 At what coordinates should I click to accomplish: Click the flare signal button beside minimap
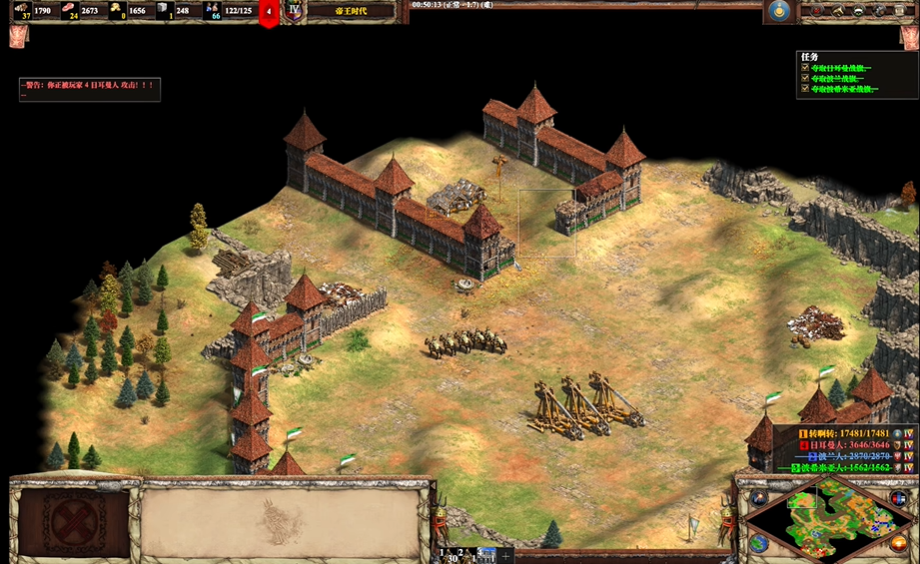(x=758, y=497)
